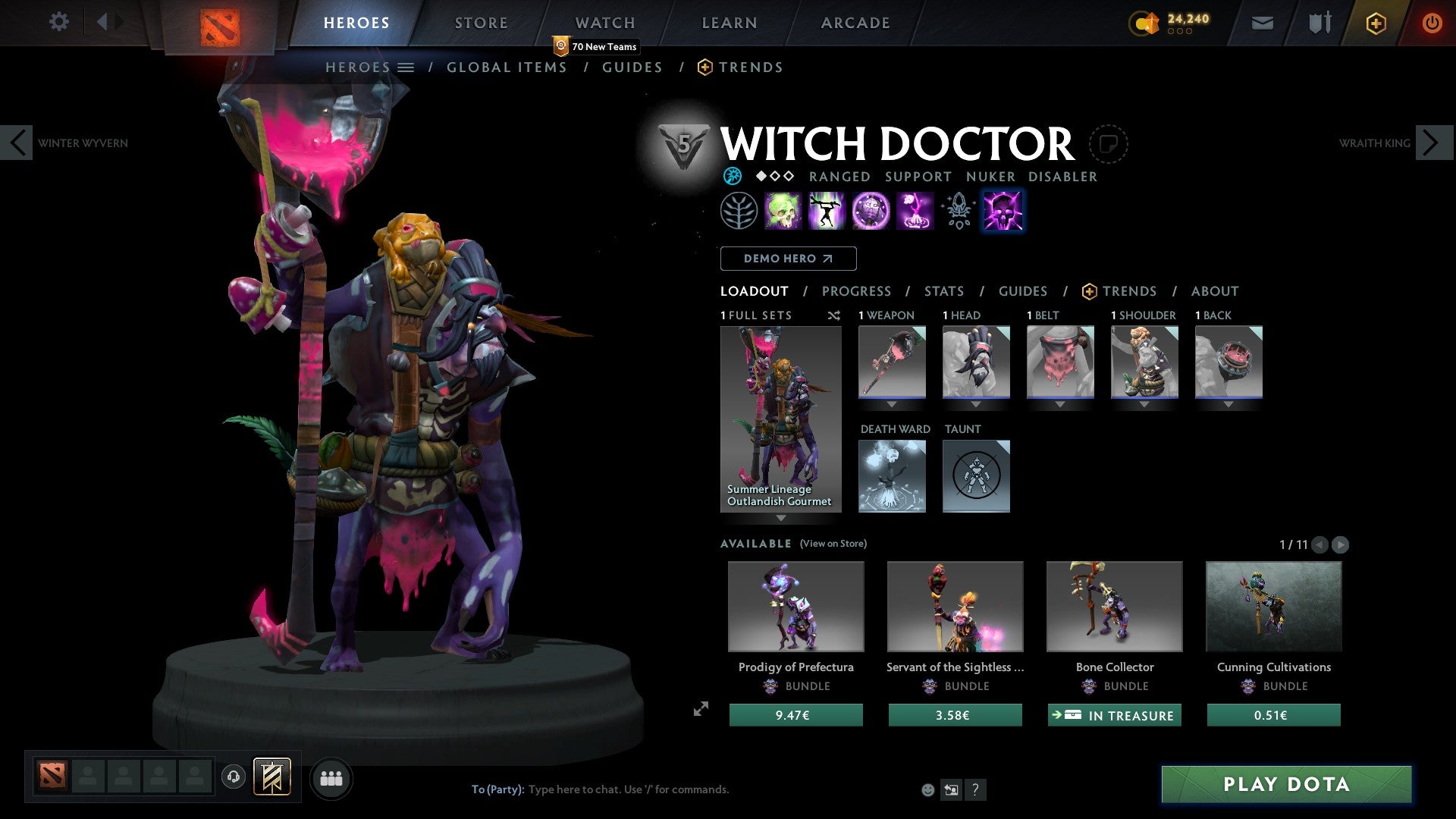Open the Death Ward ability icon
Viewport: 1456px width, 819px height.
click(915, 211)
